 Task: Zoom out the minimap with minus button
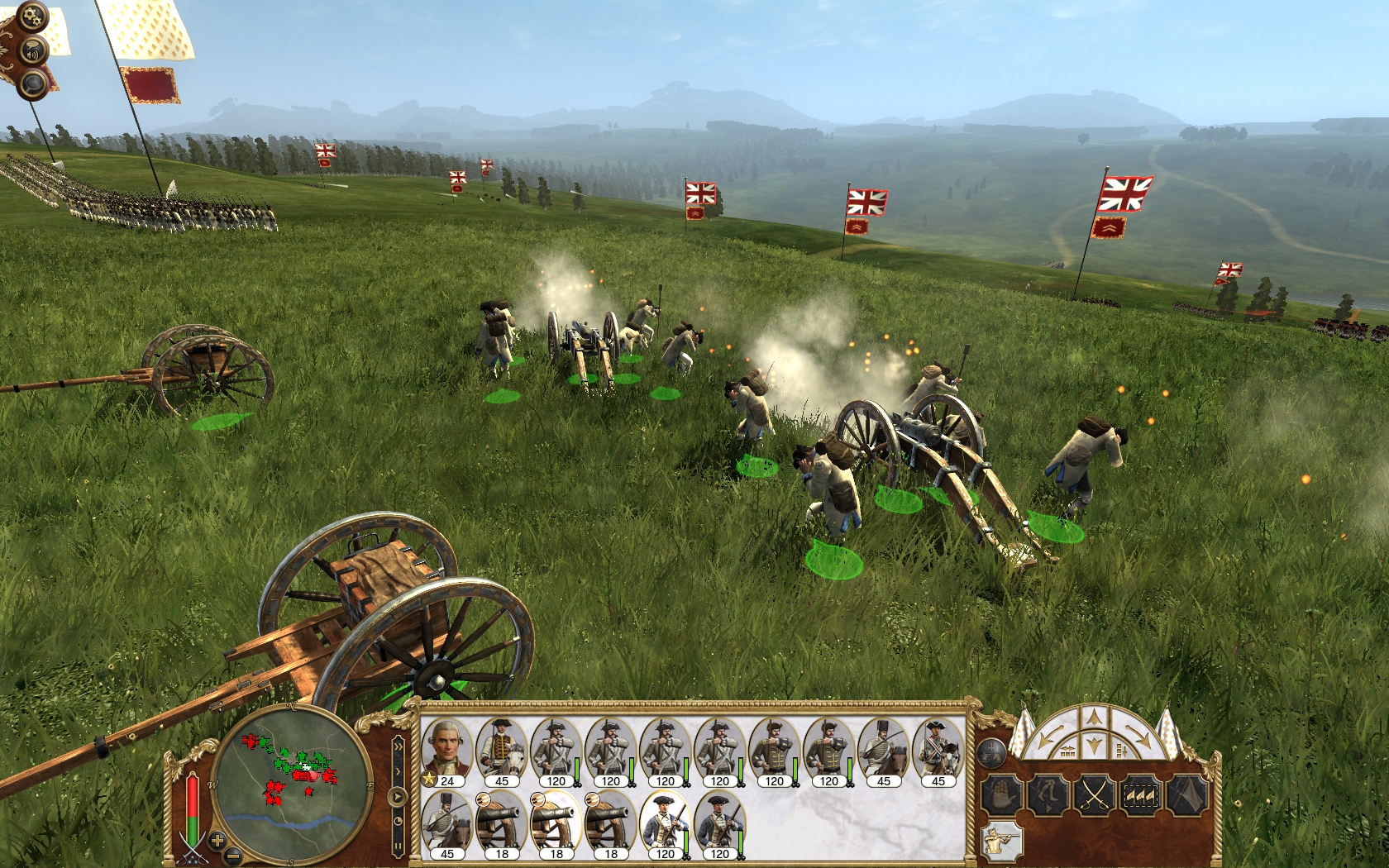tap(234, 855)
